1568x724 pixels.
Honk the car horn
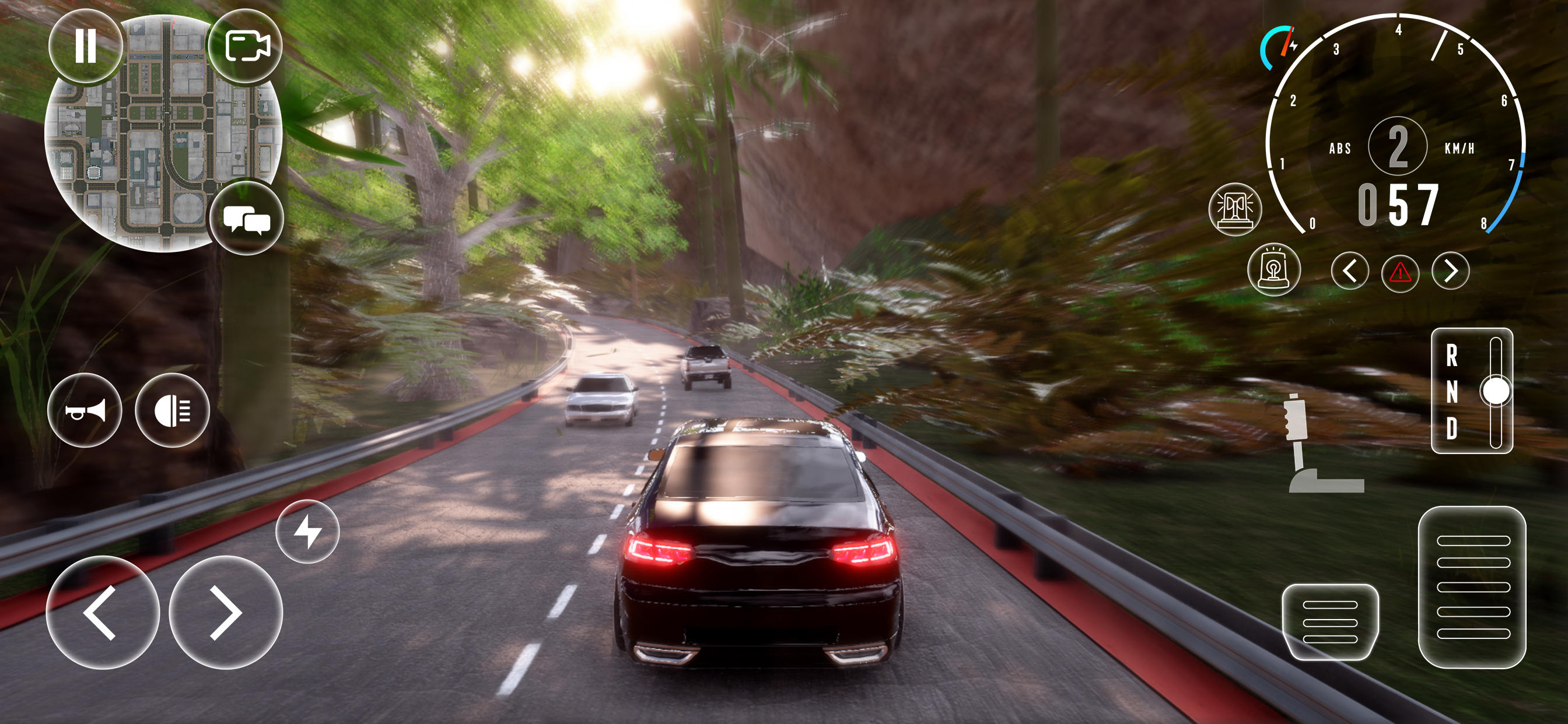(x=86, y=412)
